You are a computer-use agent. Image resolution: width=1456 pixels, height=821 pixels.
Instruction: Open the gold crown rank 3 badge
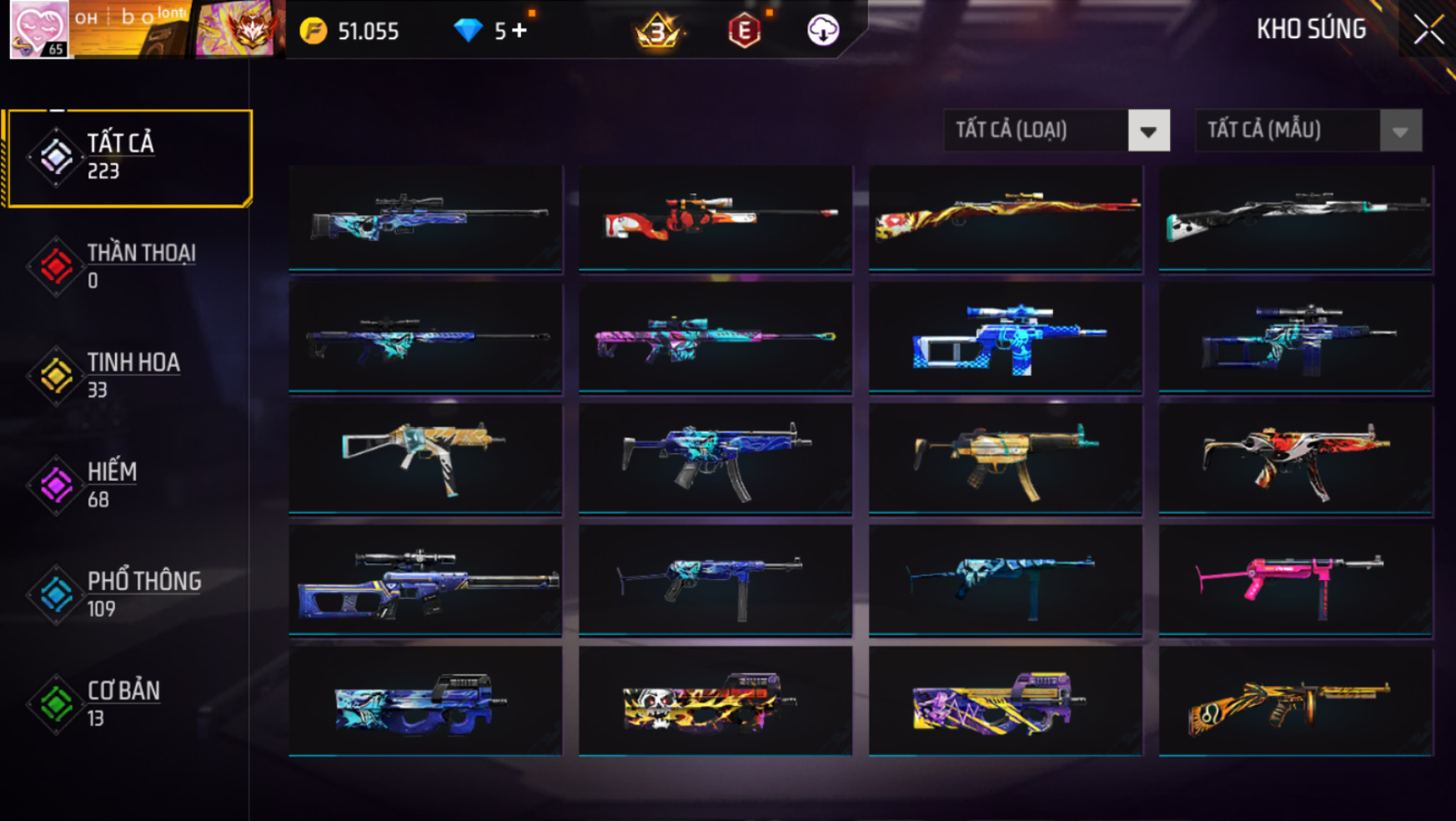[x=658, y=32]
